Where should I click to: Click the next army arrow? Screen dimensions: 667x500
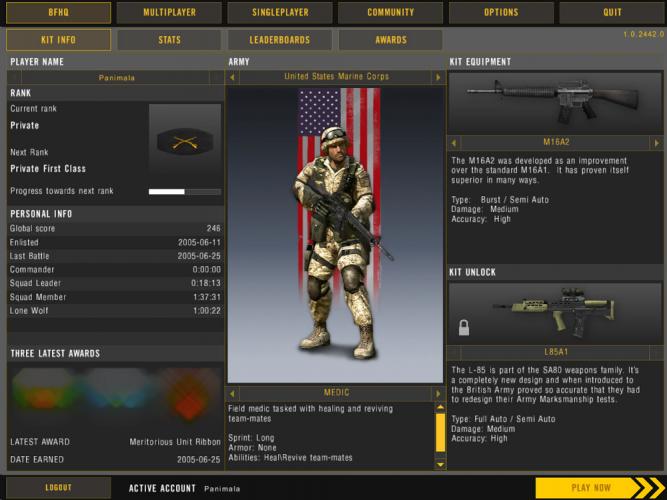click(437, 77)
